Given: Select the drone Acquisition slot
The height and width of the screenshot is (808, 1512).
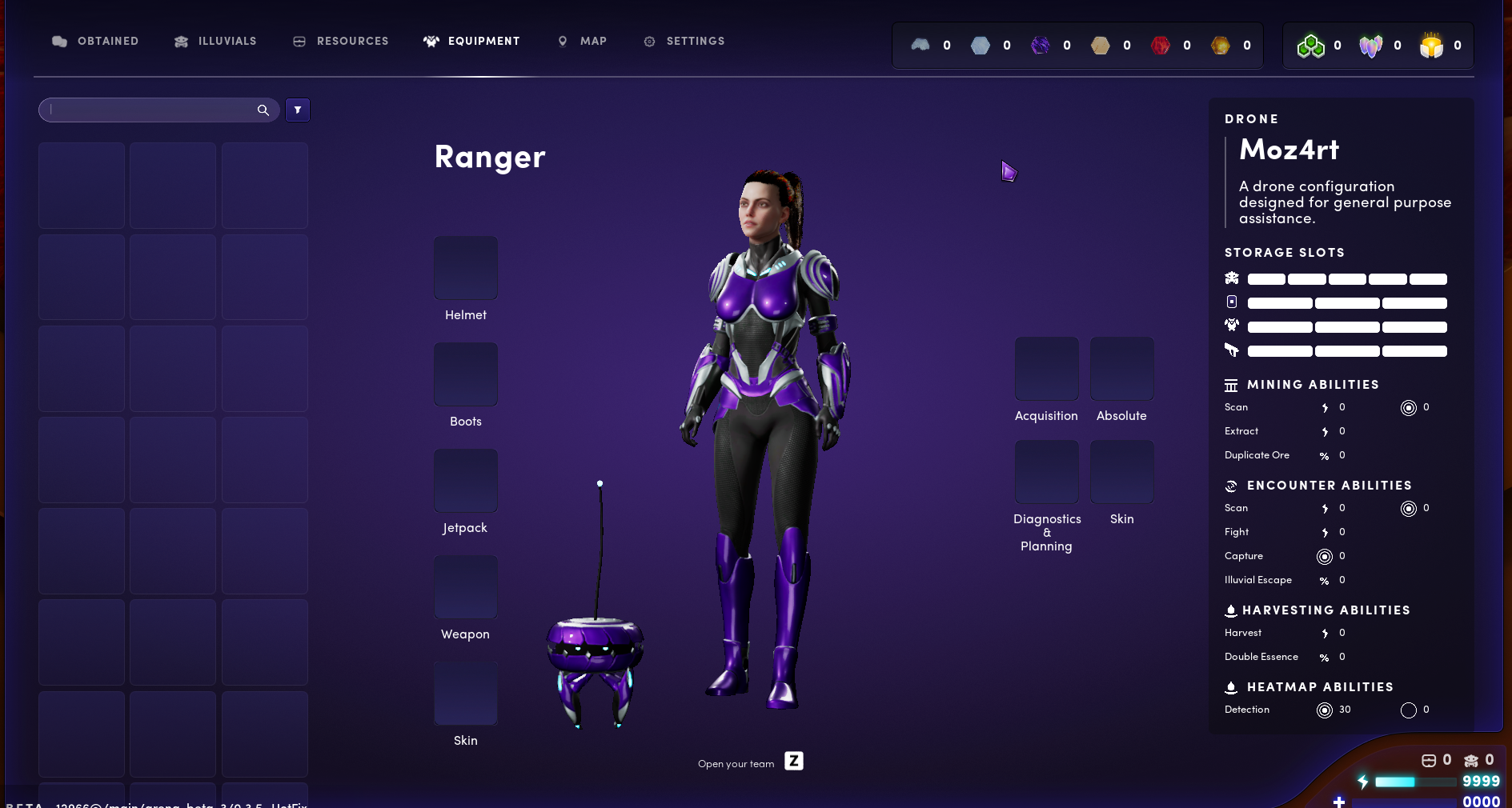Looking at the screenshot, I should click(1046, 369).
